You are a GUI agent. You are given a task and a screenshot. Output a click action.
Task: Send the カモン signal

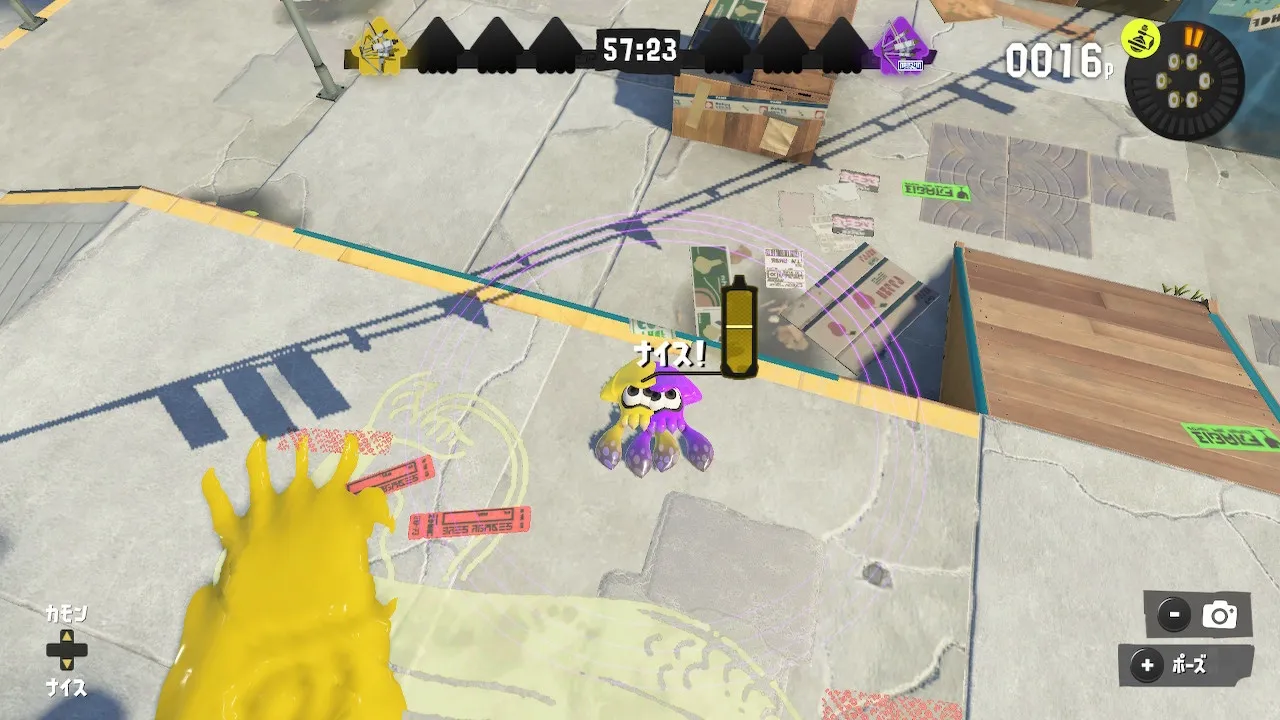point(66,614)
